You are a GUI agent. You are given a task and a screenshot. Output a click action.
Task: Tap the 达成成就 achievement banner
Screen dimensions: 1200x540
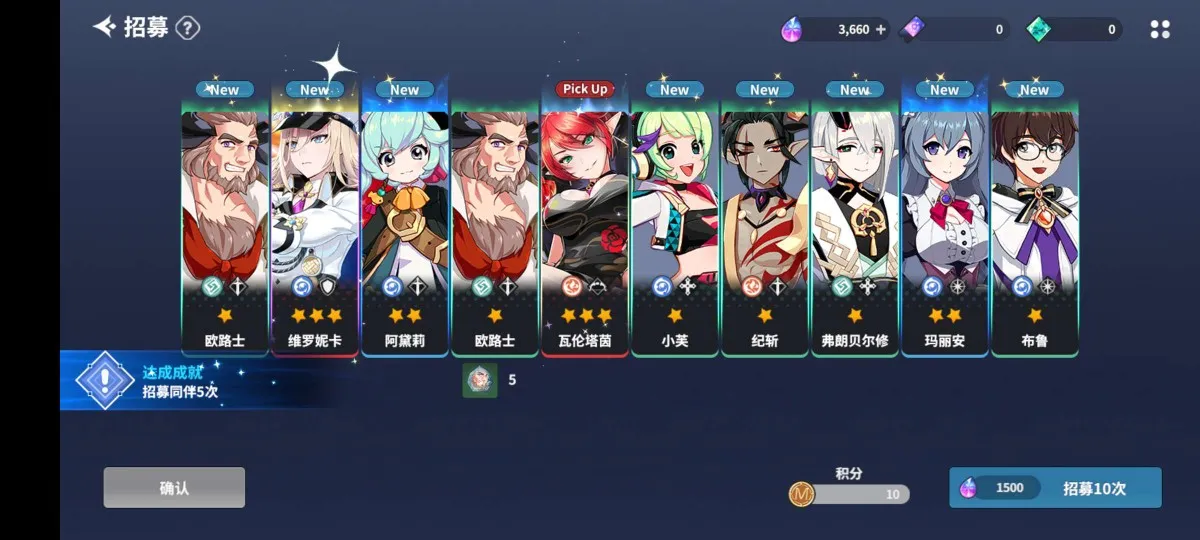(180, 381)
